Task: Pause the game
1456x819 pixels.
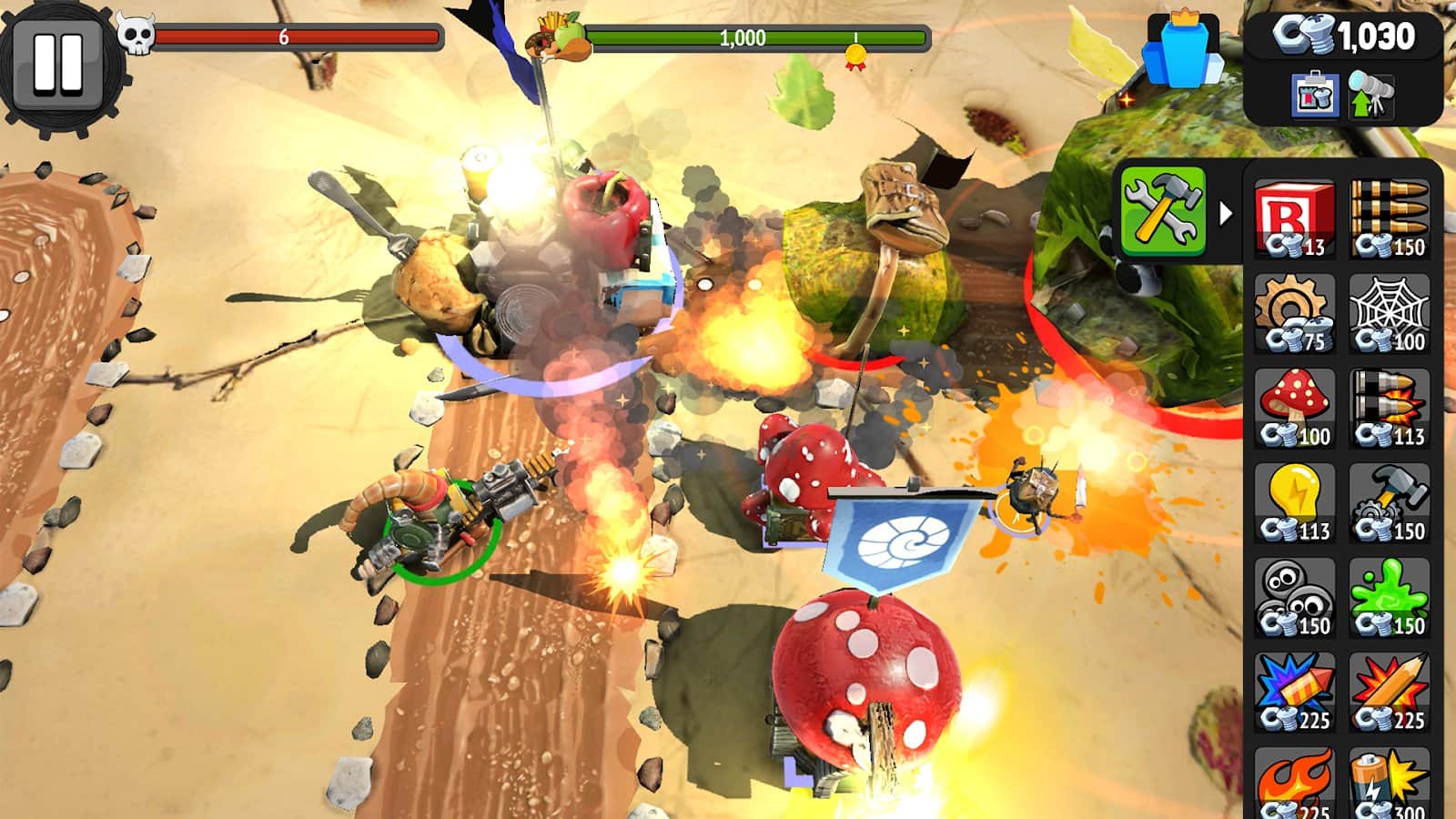Action: pos(58,64)
